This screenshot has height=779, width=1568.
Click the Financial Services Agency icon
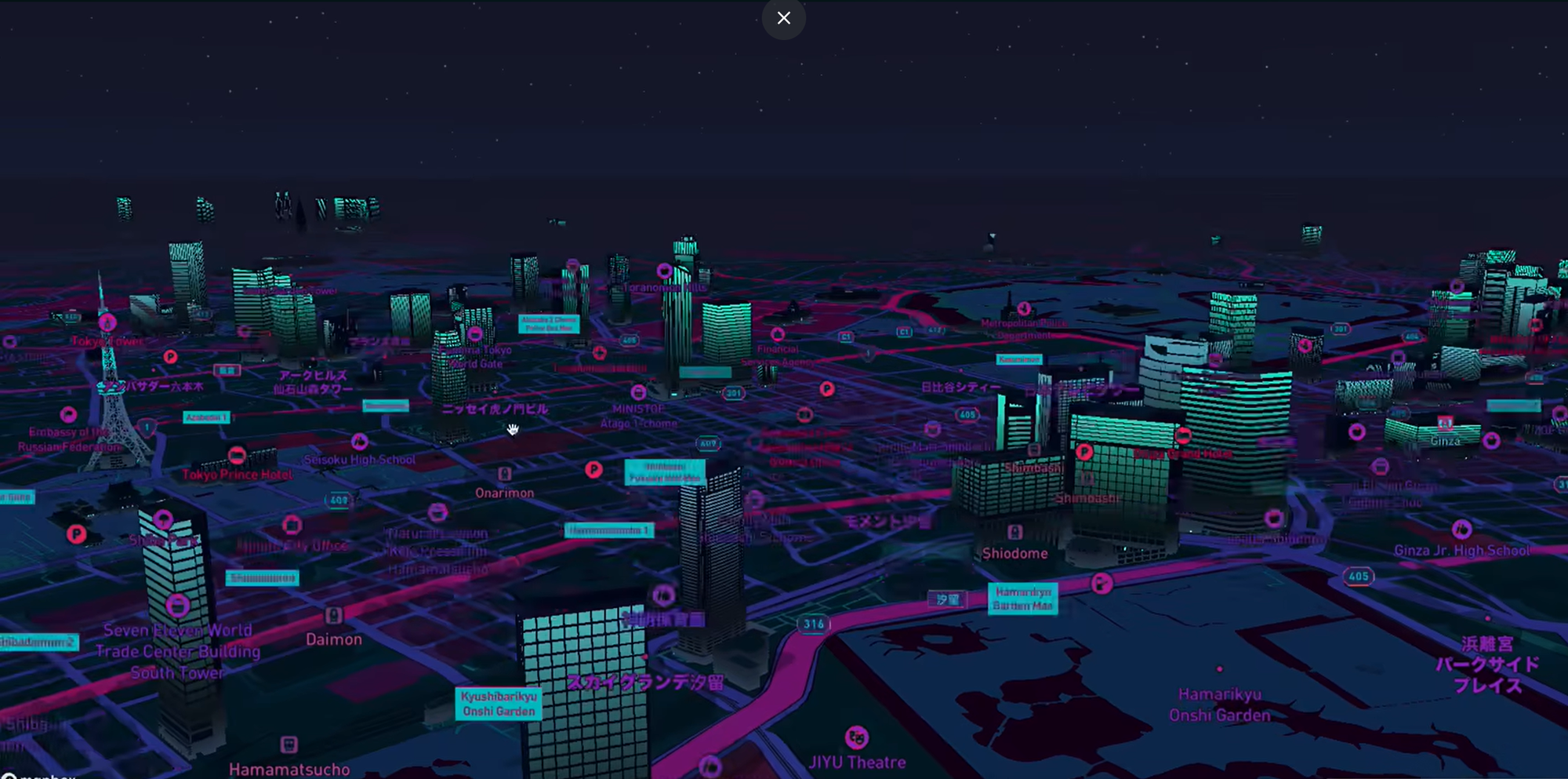pos(778,334)
